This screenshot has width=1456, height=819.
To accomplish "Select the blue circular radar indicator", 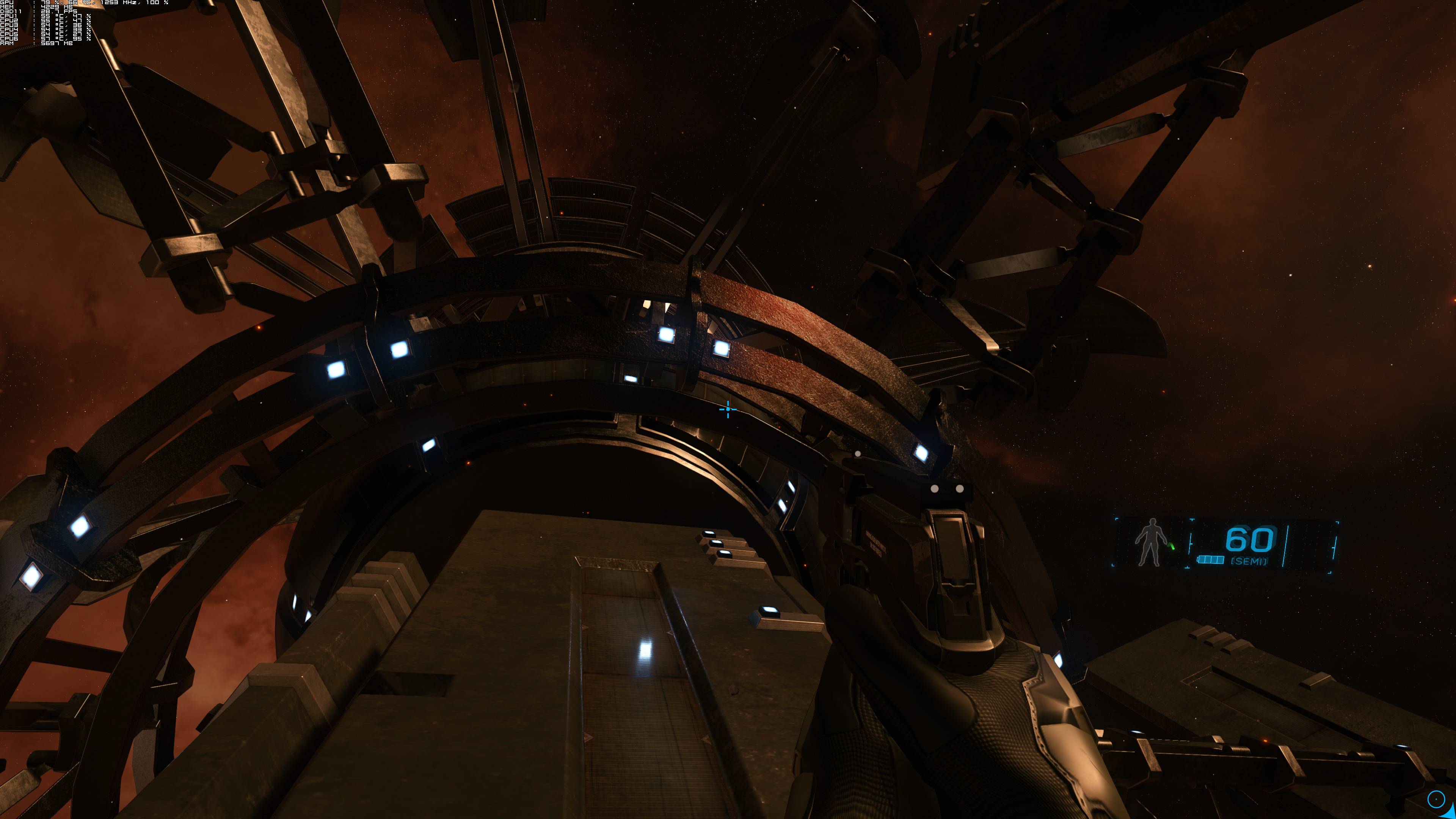I will click(1436, 799).
